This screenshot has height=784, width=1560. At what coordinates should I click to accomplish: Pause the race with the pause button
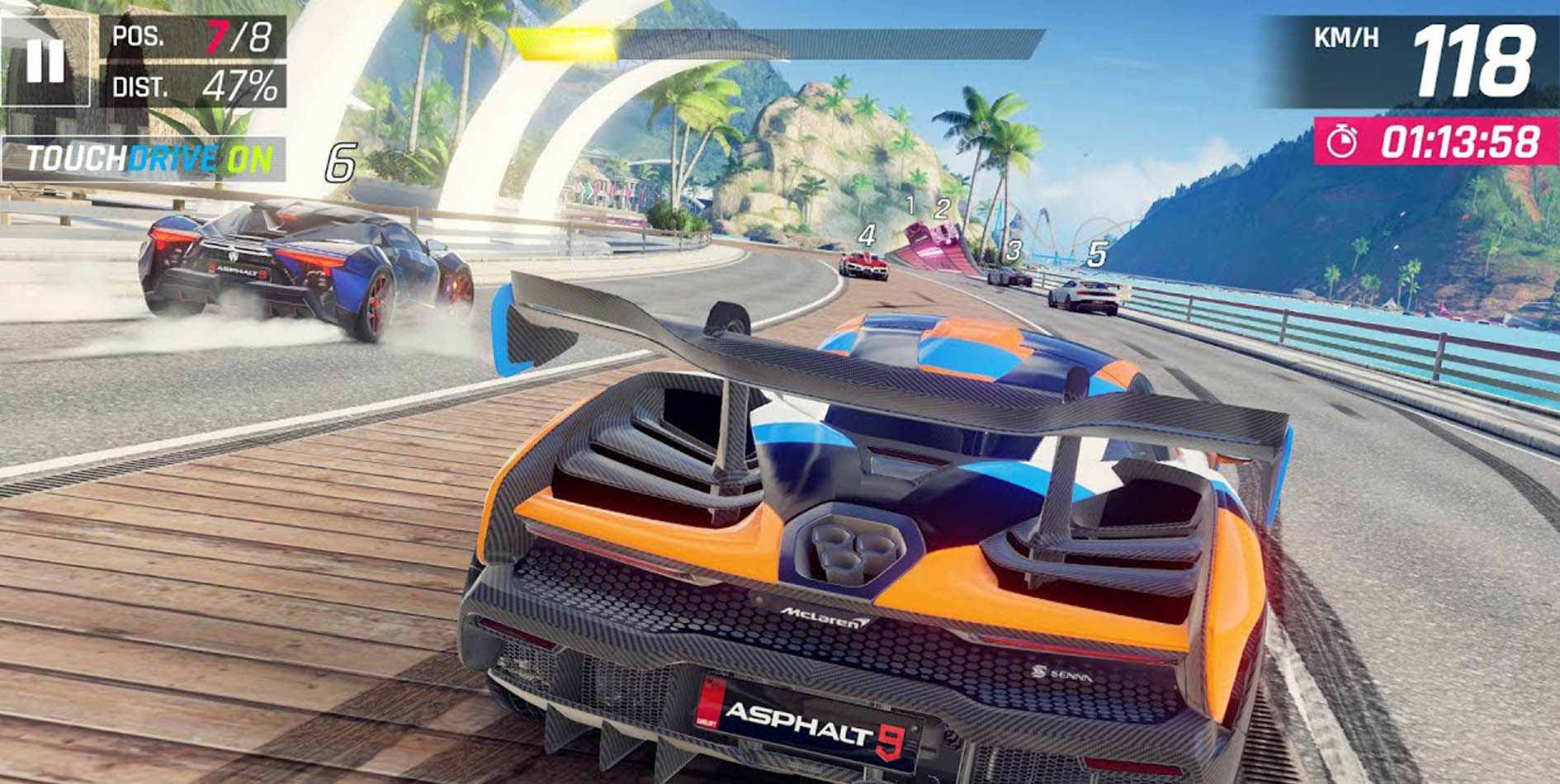point(45,61)
